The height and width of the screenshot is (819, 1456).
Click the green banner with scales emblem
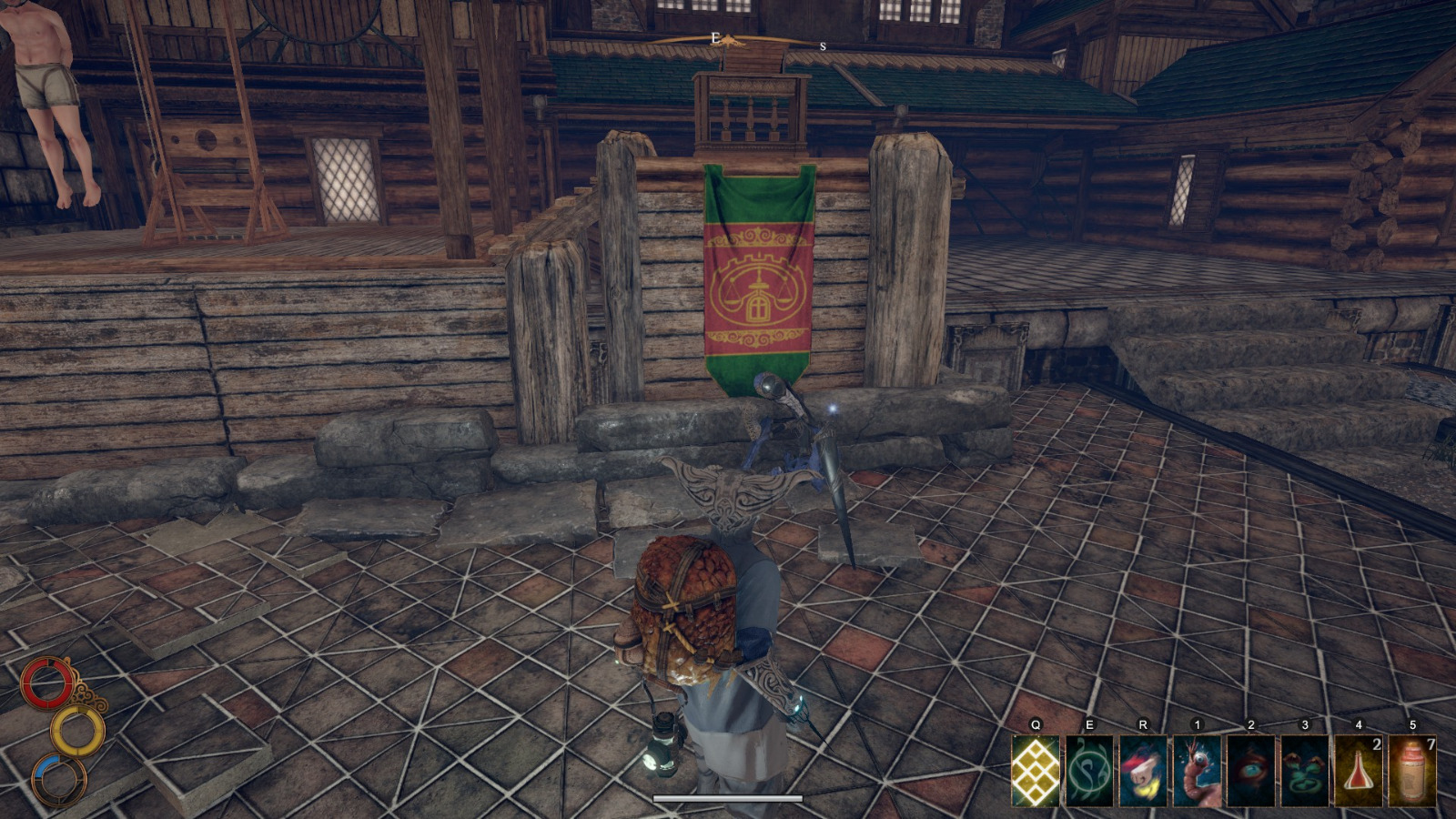tap(758, 273)
